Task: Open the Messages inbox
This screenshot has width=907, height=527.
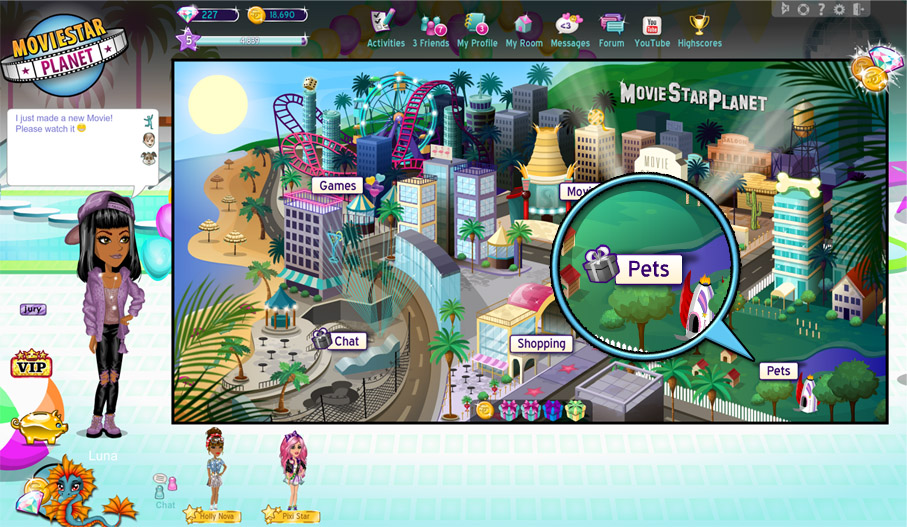Action: point(570,28)
